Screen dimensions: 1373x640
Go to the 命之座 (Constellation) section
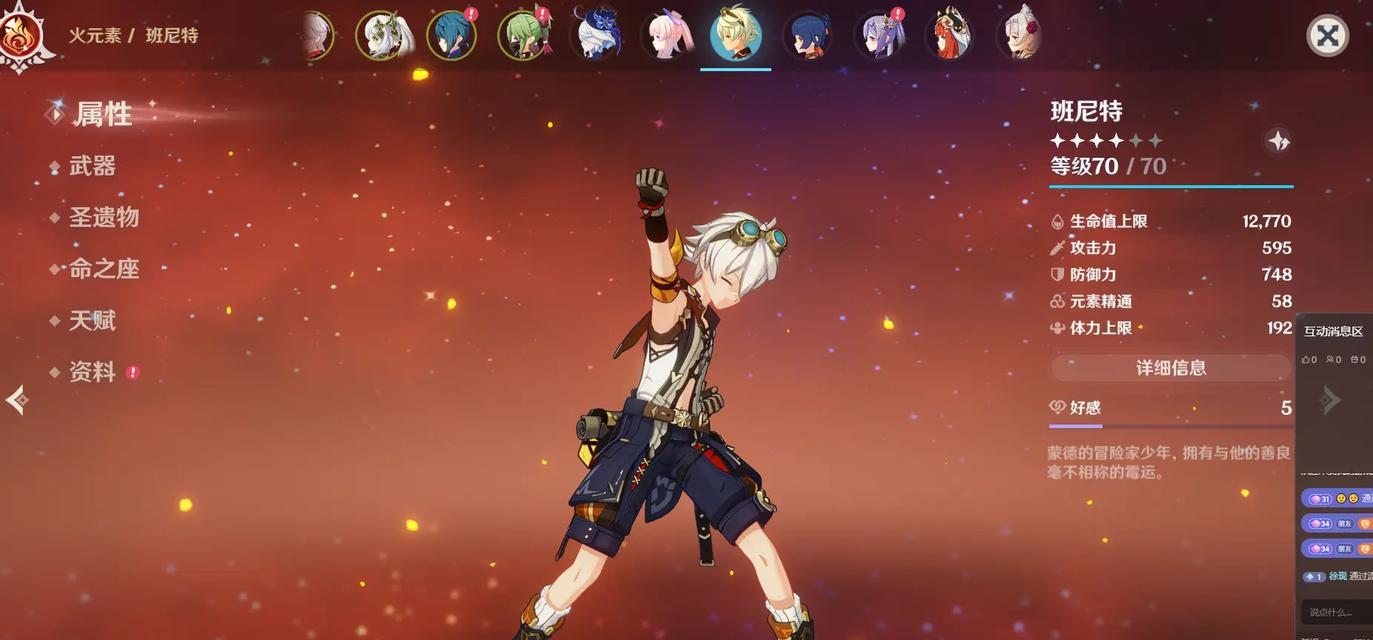click(x=103, y=269)
